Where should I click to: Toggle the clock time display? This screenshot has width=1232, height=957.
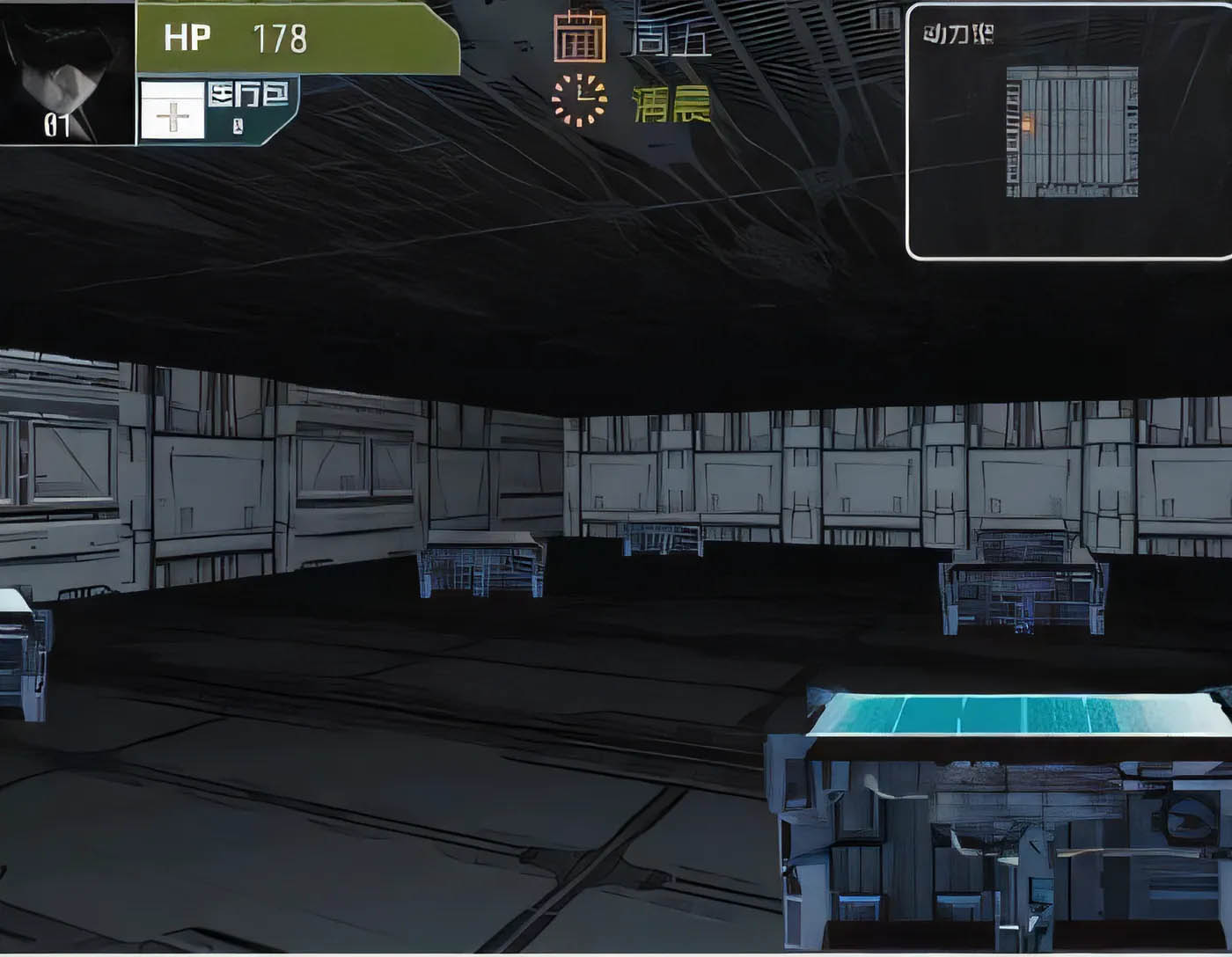(579, 99)
